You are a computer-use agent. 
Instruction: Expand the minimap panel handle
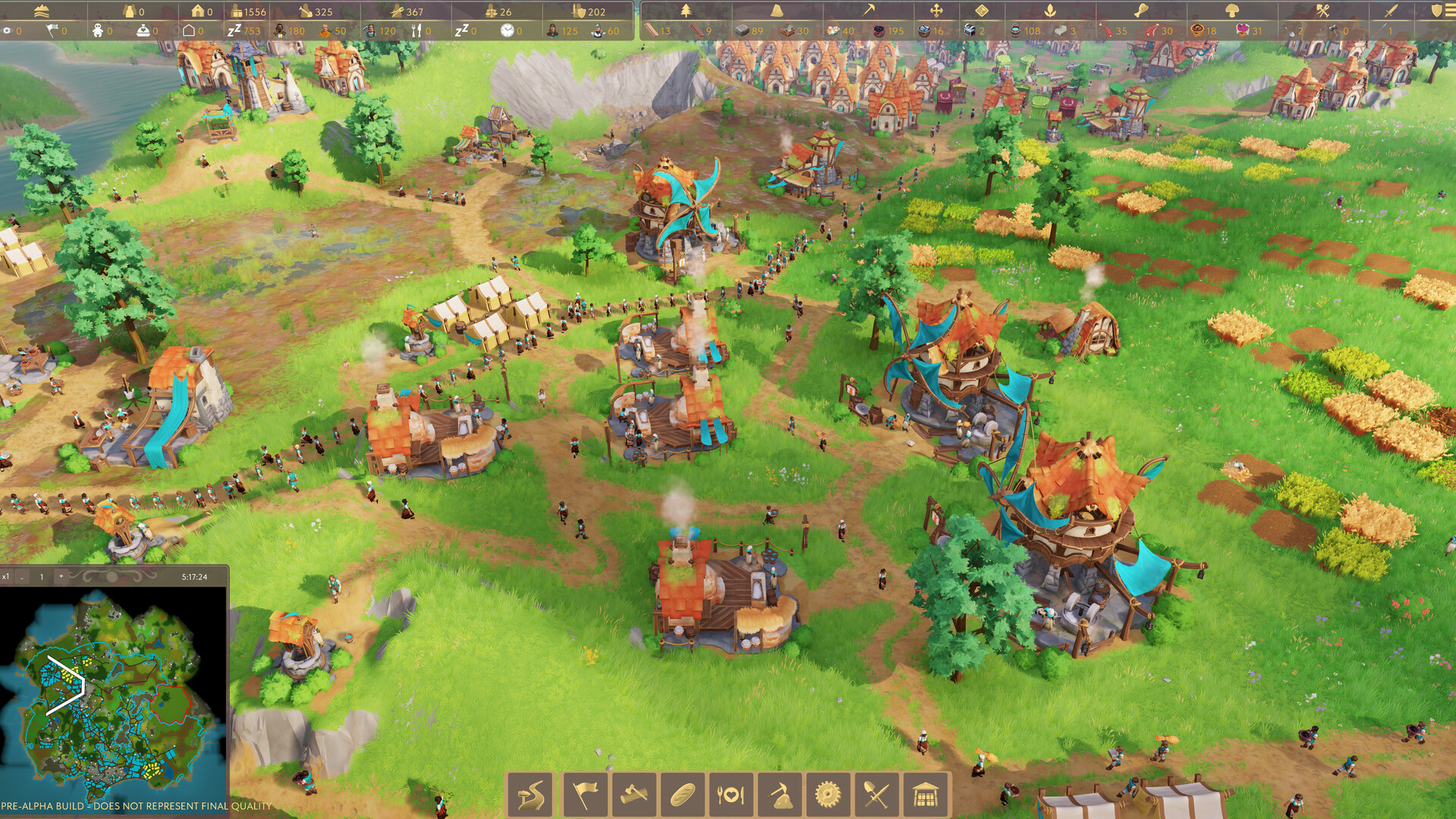point(111,576)
